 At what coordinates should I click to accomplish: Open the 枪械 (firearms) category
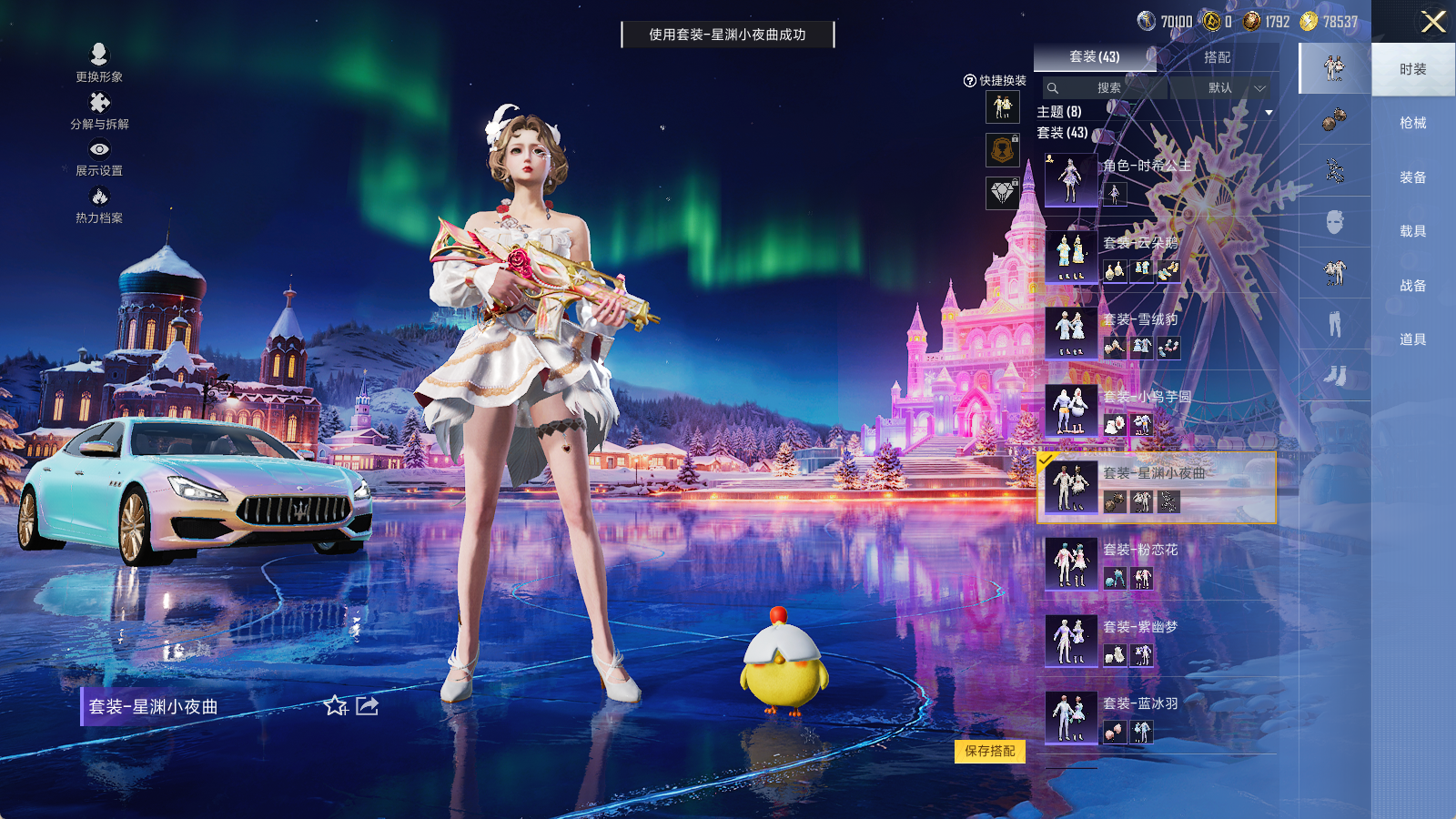pyautogui.click(x=1412, y=123)
